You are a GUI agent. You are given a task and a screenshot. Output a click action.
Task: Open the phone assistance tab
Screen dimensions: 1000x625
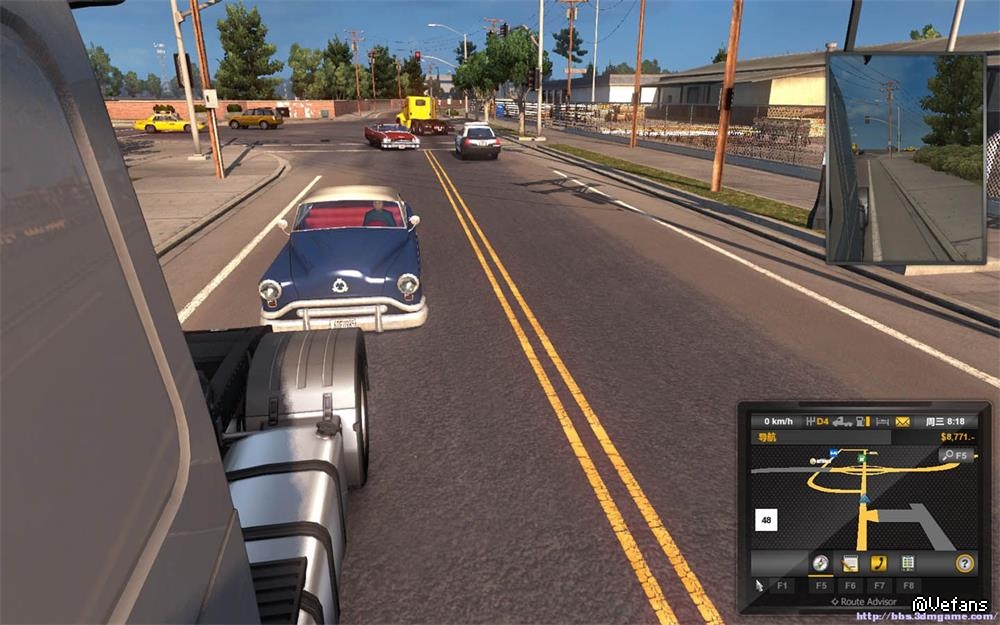pyautogui.click(x=879, y=563)
